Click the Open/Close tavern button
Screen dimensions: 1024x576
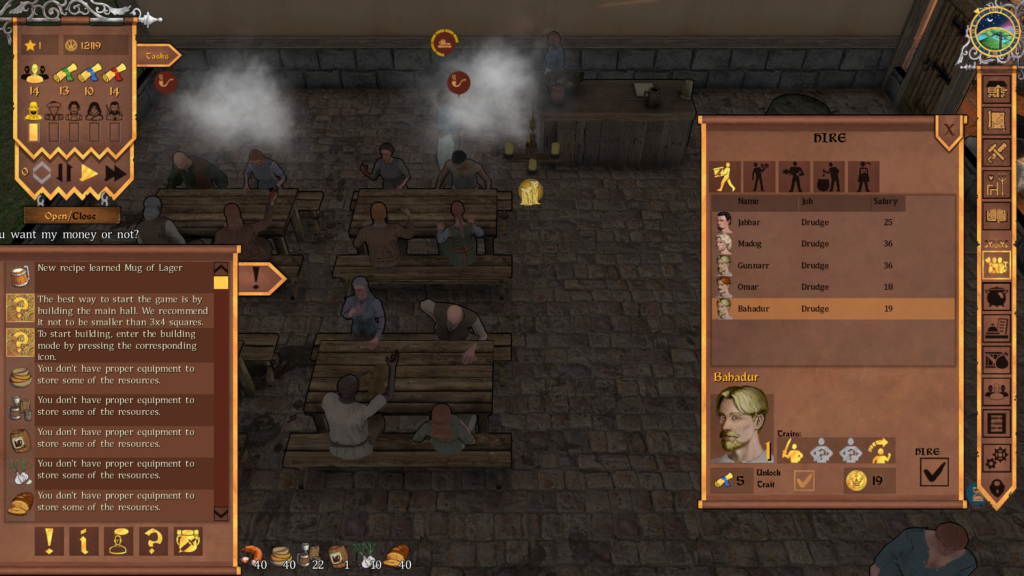tap(71, 215)
